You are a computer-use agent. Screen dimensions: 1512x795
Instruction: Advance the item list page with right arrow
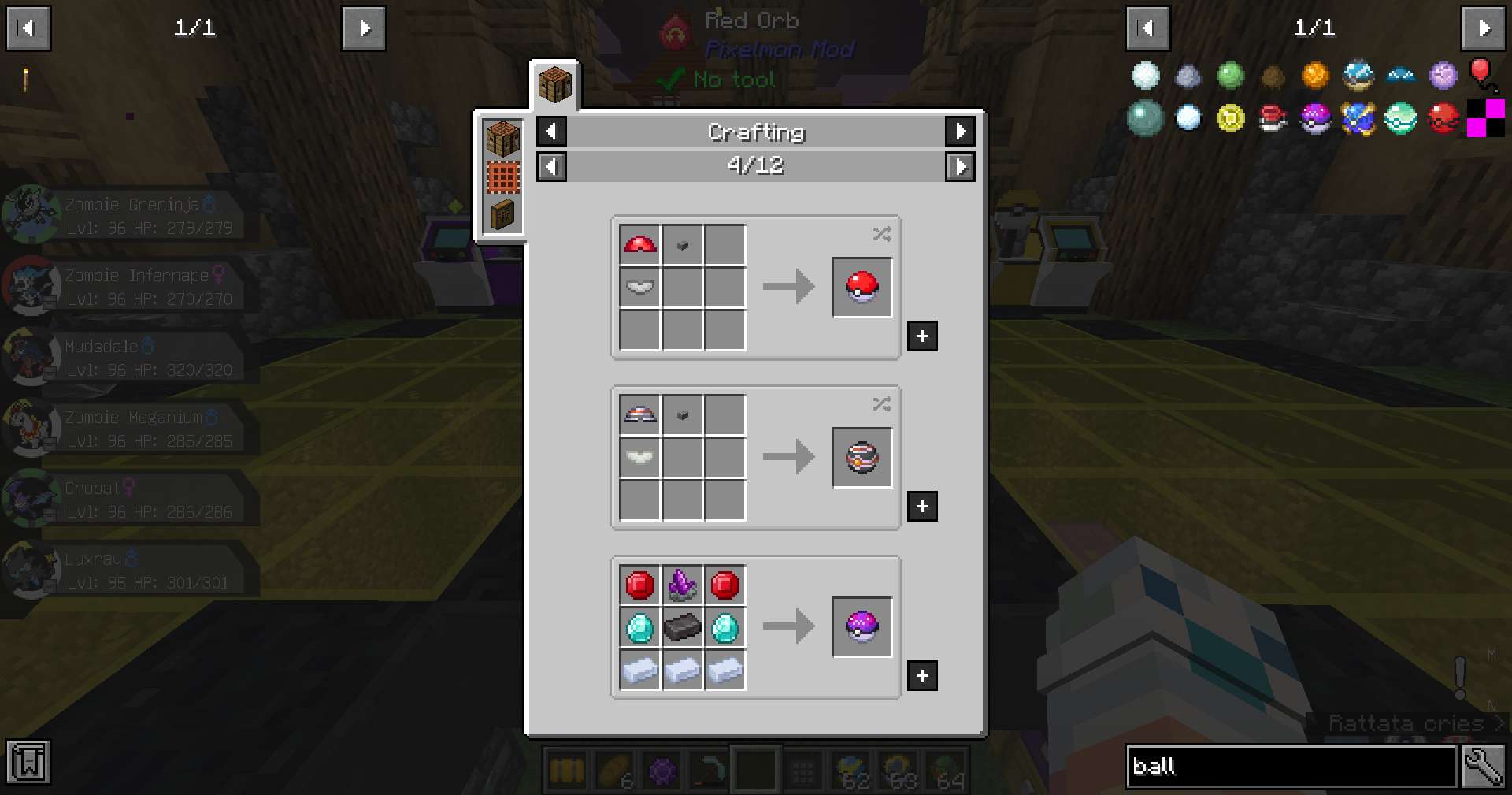tap(1483, 28)
